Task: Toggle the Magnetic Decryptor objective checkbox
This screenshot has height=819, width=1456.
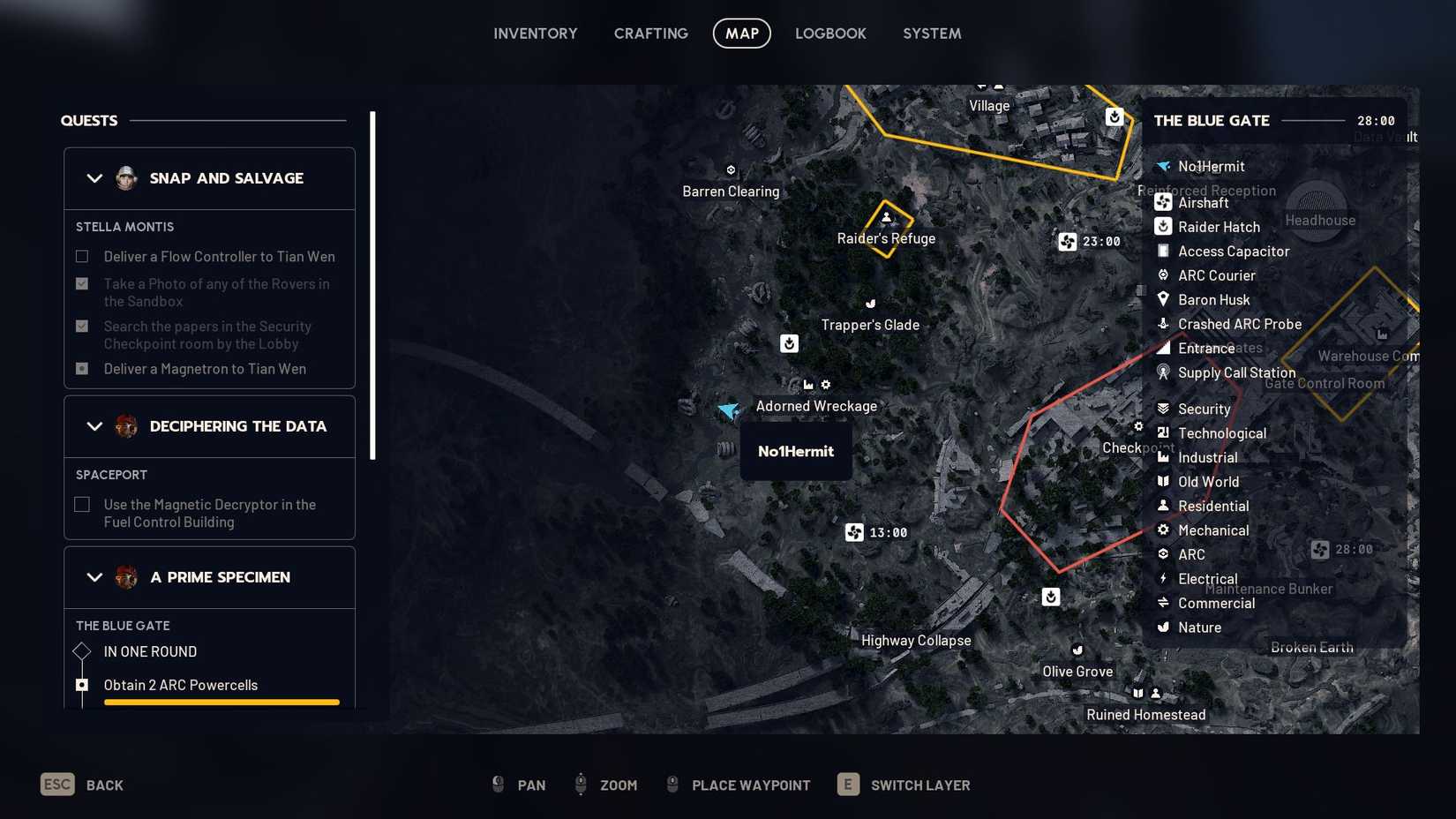Action: click(x=81, y=504)
